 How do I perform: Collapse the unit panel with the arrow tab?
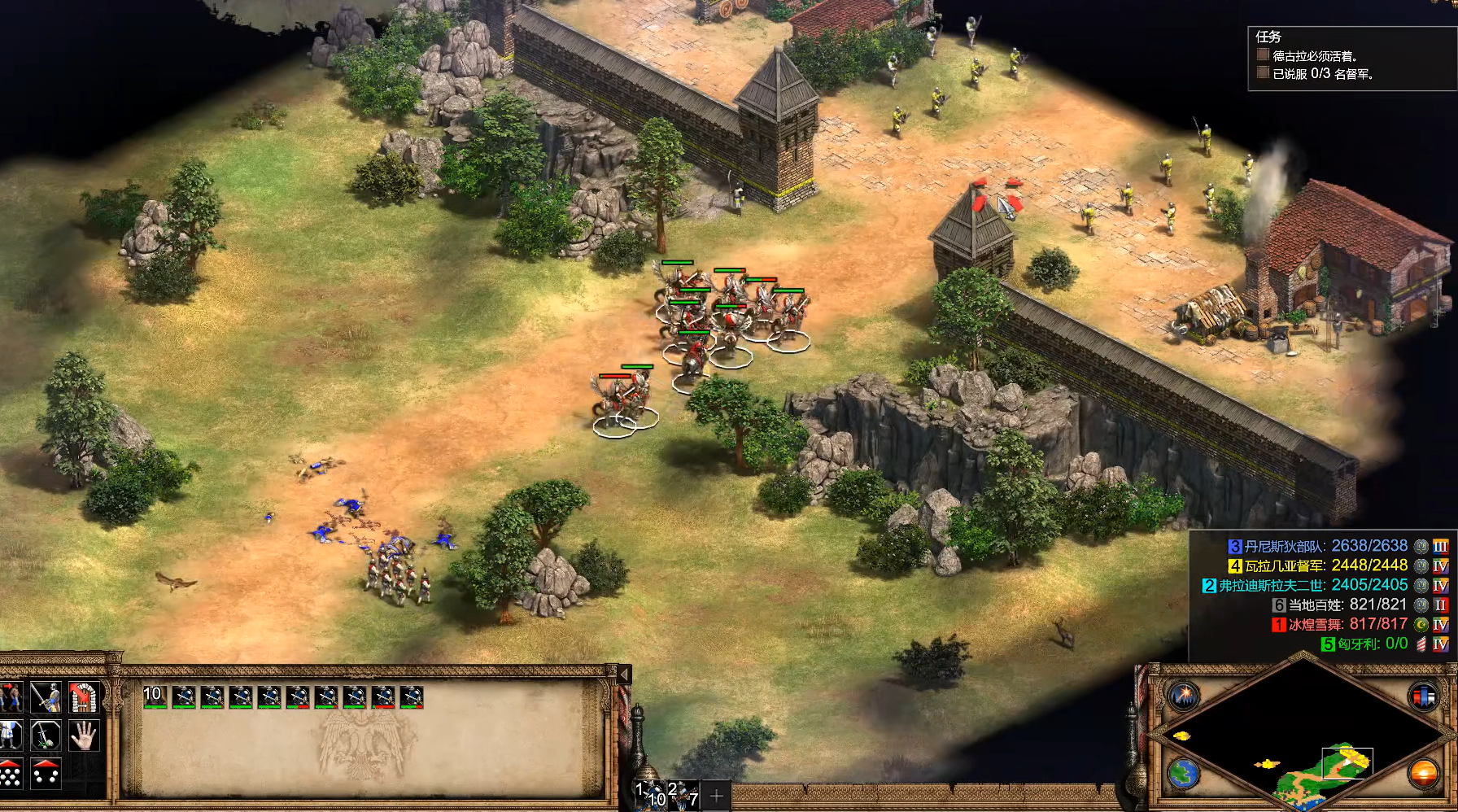coord(624,674)
